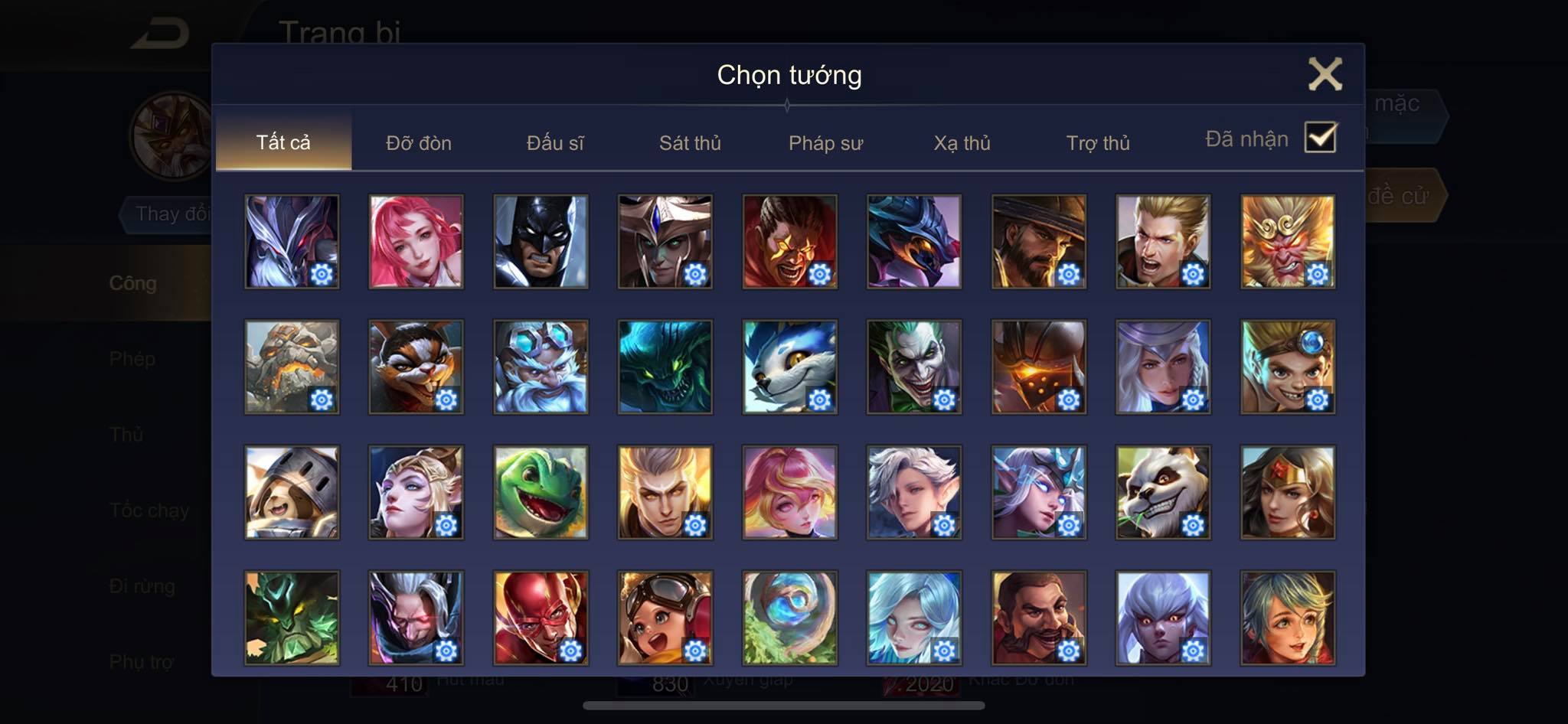Choose the Trợ thủ tab
This screenshot has width=1568, height=724.
pyautogui.click(x=1098, y=143)
